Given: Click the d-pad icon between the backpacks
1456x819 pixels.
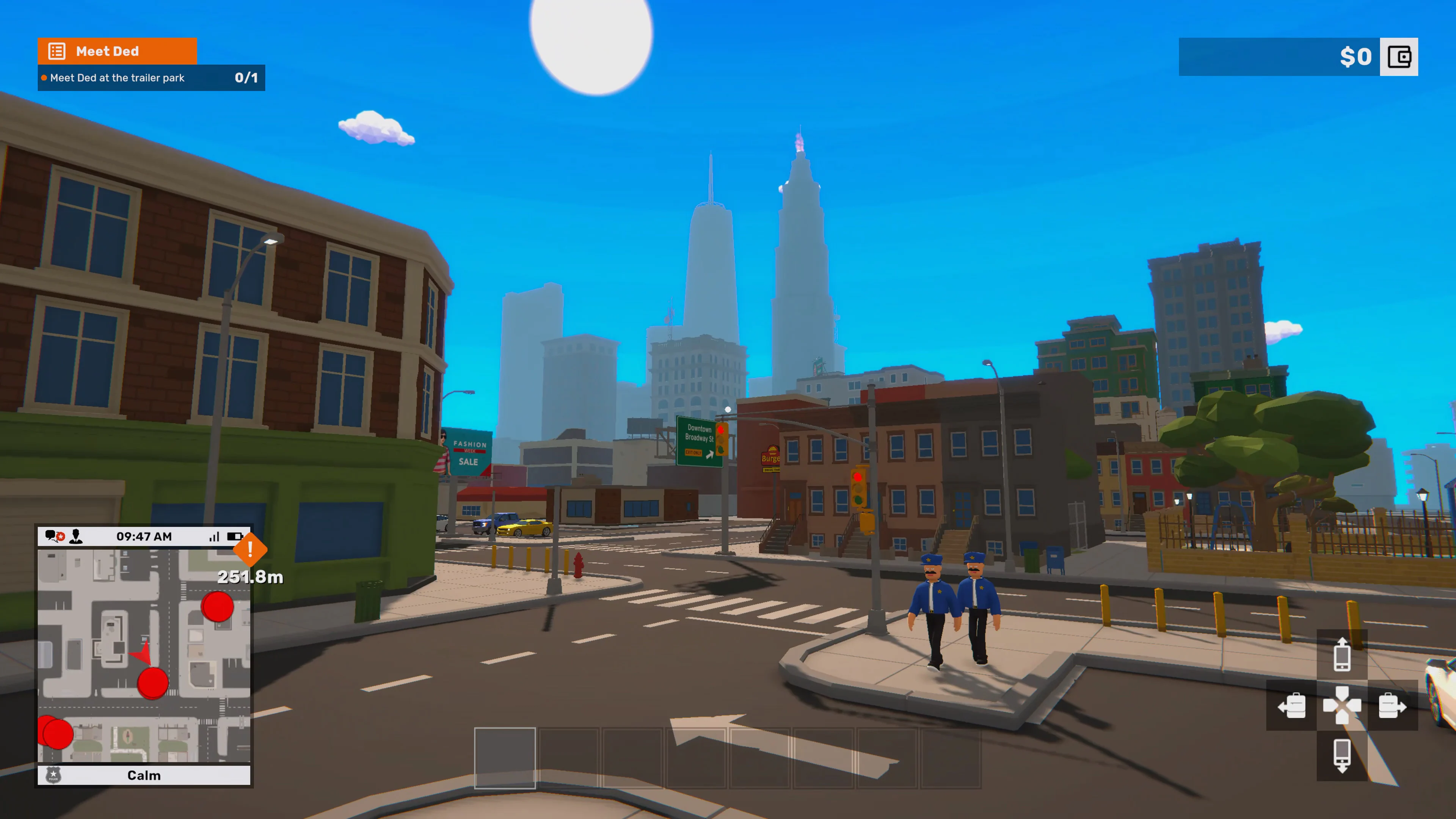Looking at the screenshot, I should click(x=1342, y=705).
